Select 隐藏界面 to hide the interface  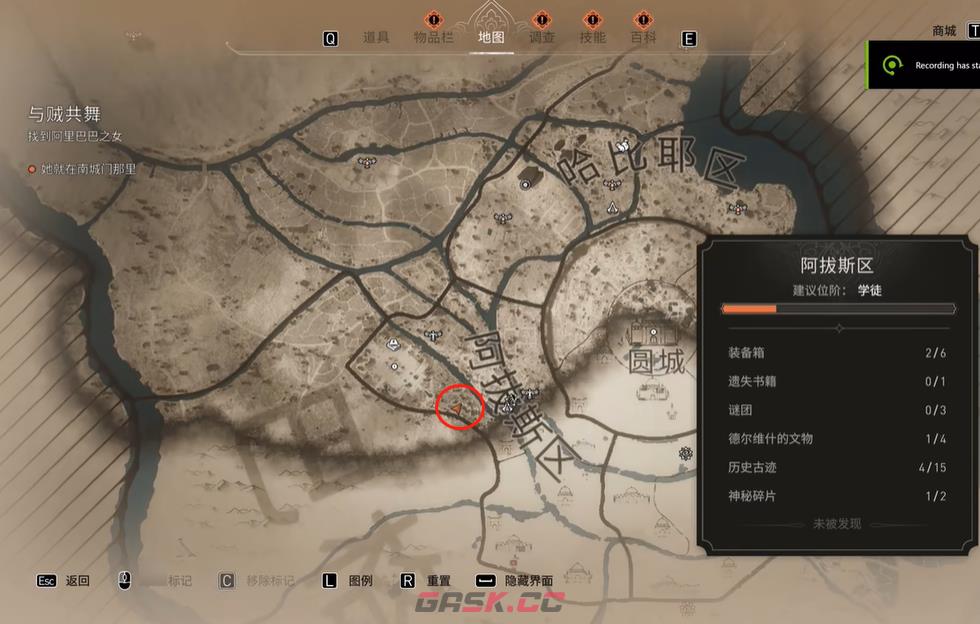coord(528,581)
